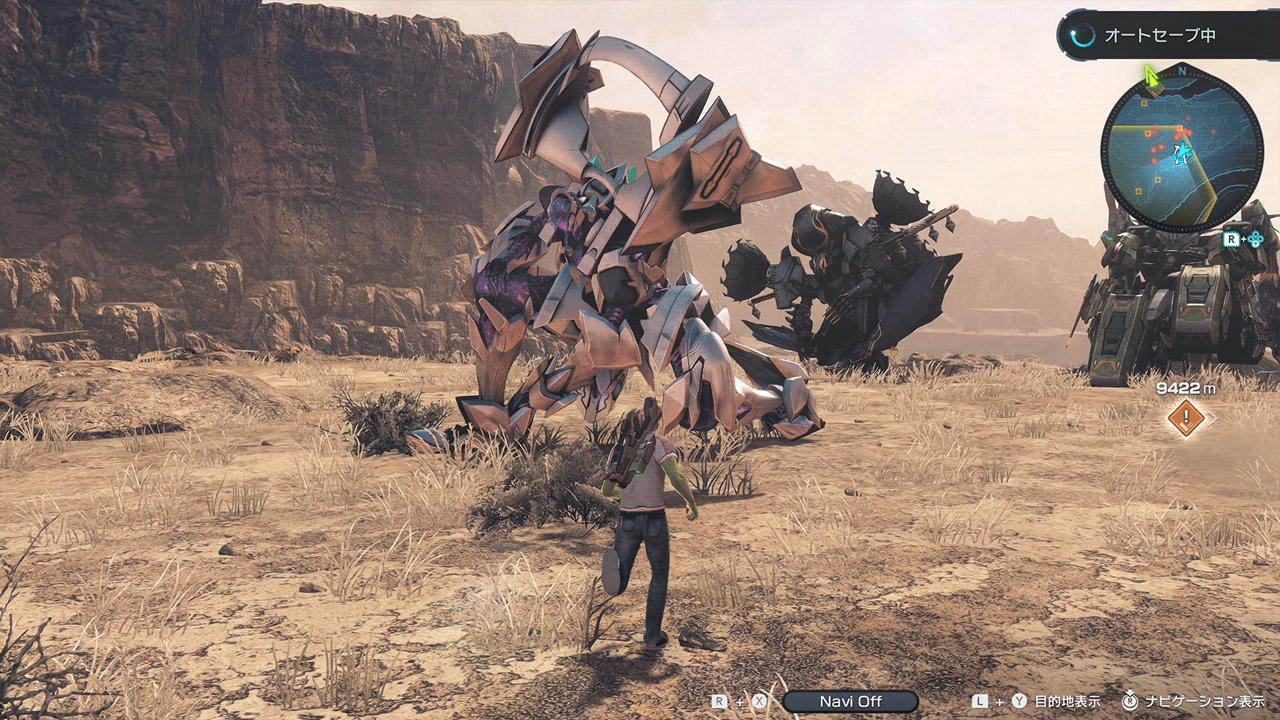Image resolution: width=1280 pixels, height=720 pixels.
Task: Toggle the Navi Off button
Action: click(850, 701)
